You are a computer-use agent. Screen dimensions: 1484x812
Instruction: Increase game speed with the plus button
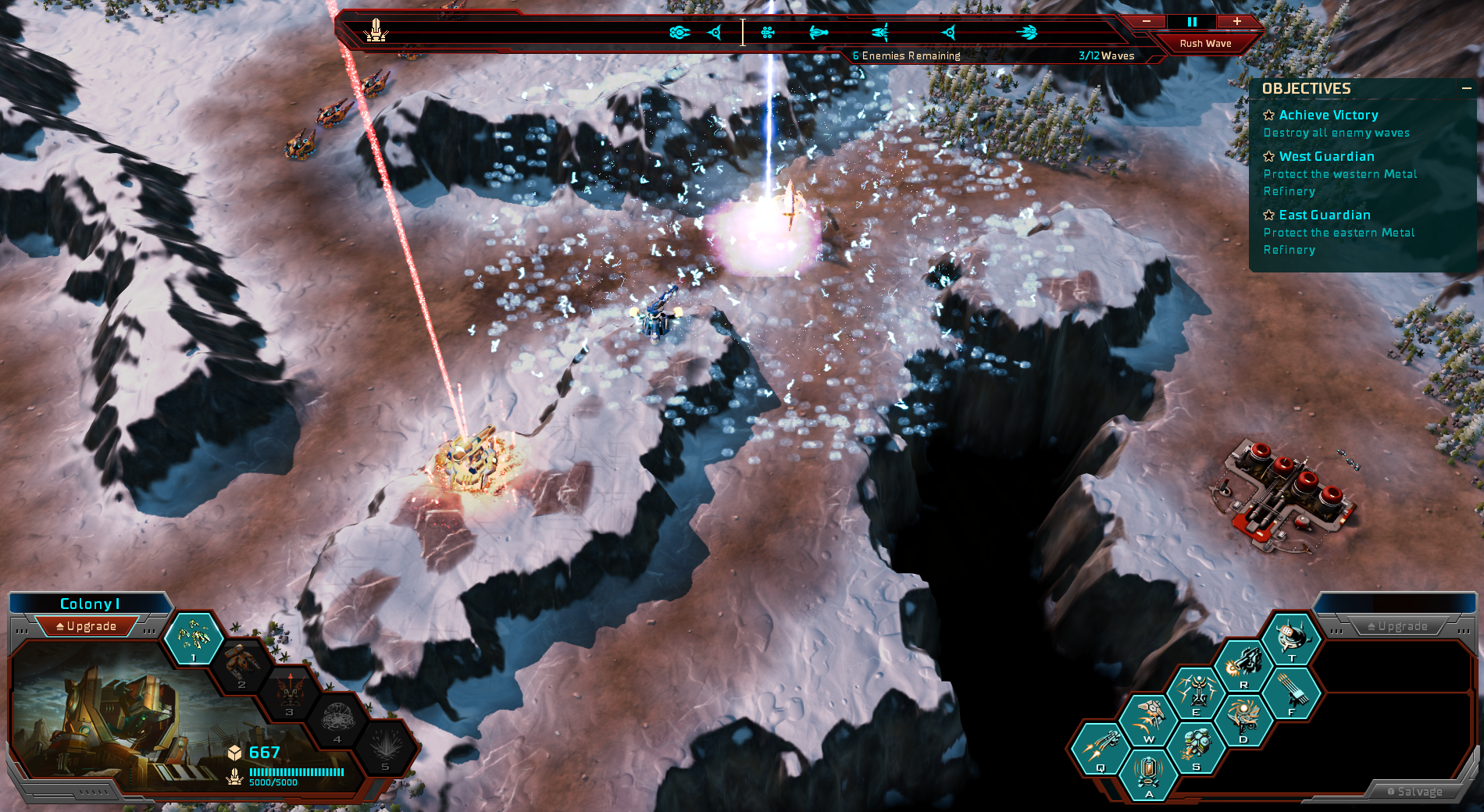click(1237, 22)
